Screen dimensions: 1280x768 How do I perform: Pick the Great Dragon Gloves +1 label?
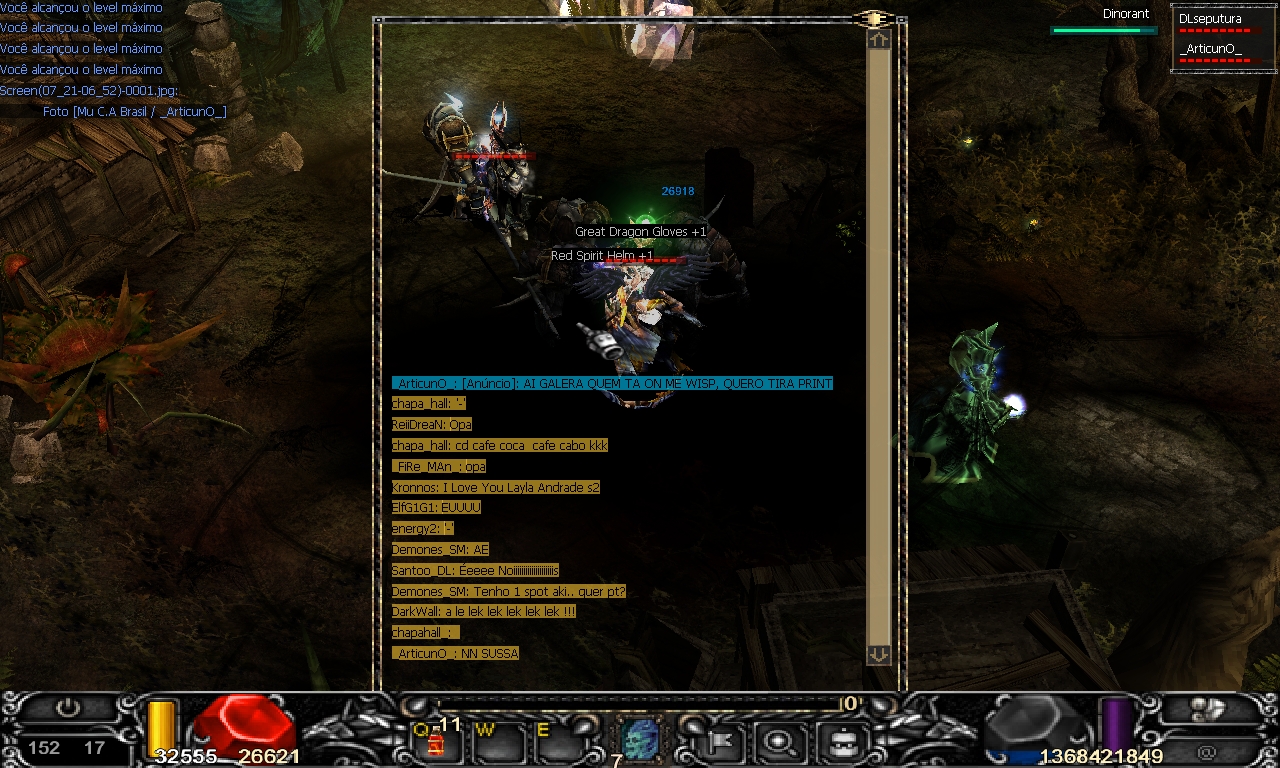pyautogui.click(x=640, y=232)
